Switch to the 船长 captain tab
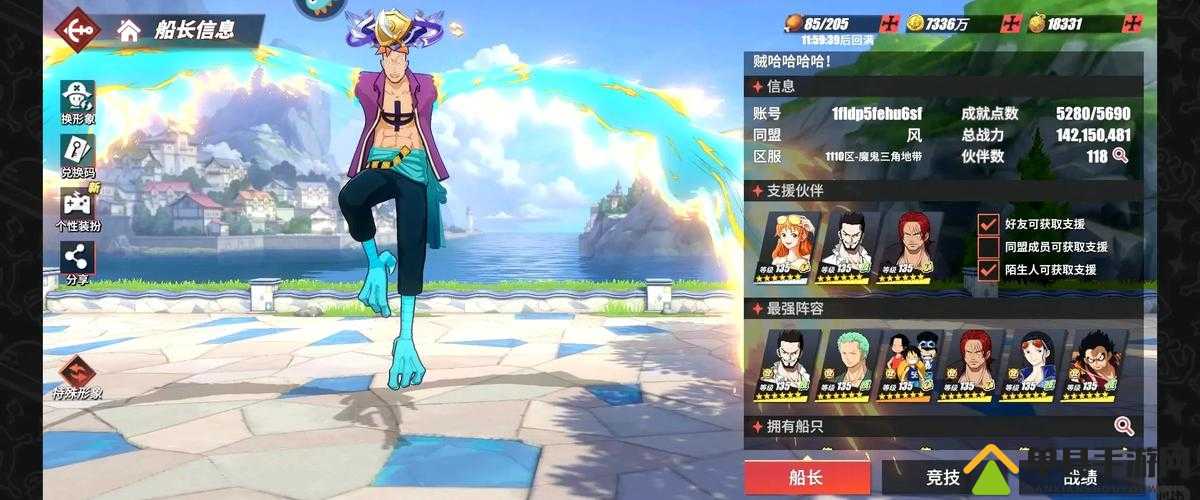This screenshot has width=1200, height=500. click(805, 478)
